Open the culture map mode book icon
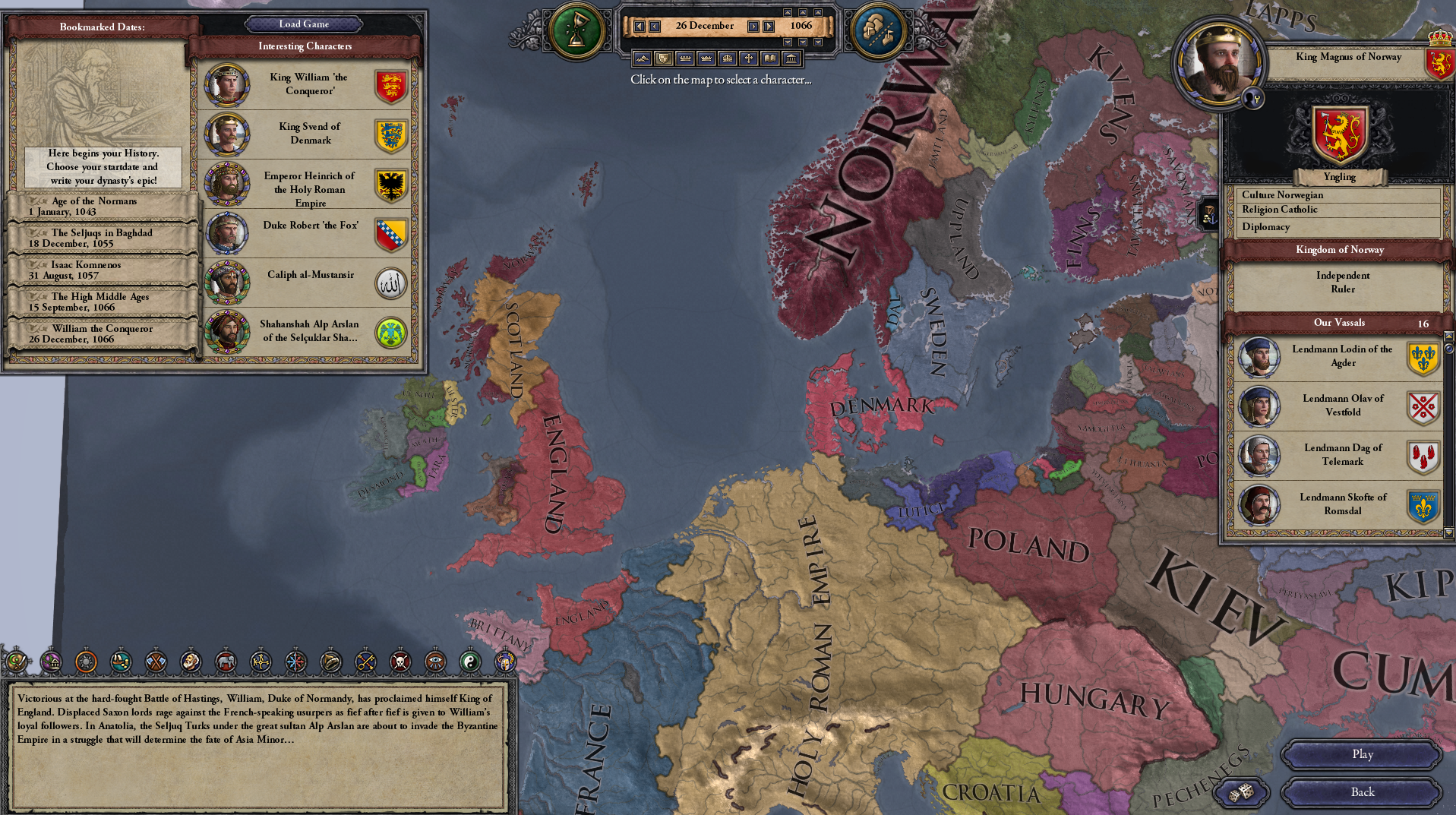Screen dimensions: 1456x815 click(x=770, y=59)
